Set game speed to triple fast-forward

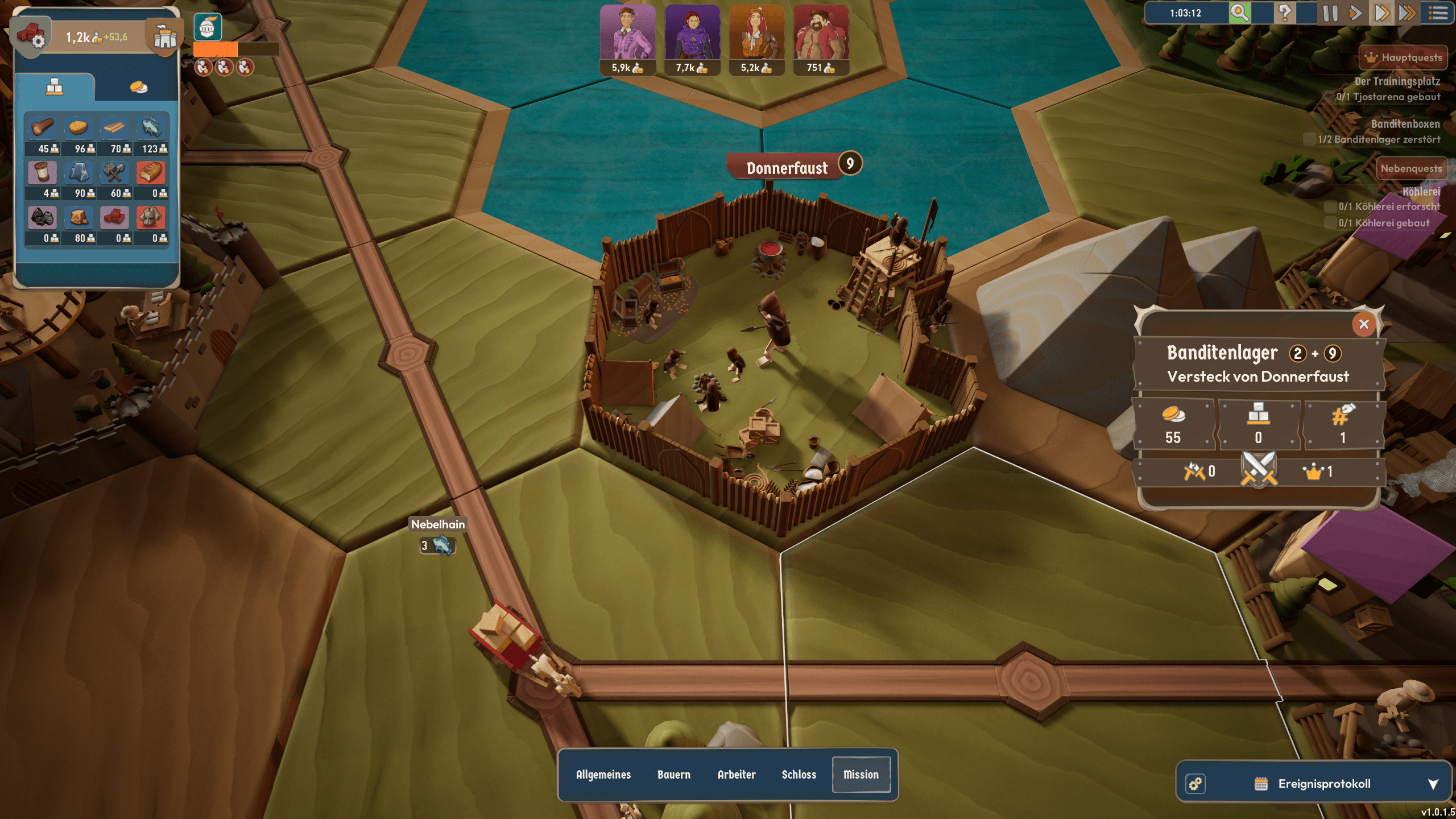tap(1407, 13)
